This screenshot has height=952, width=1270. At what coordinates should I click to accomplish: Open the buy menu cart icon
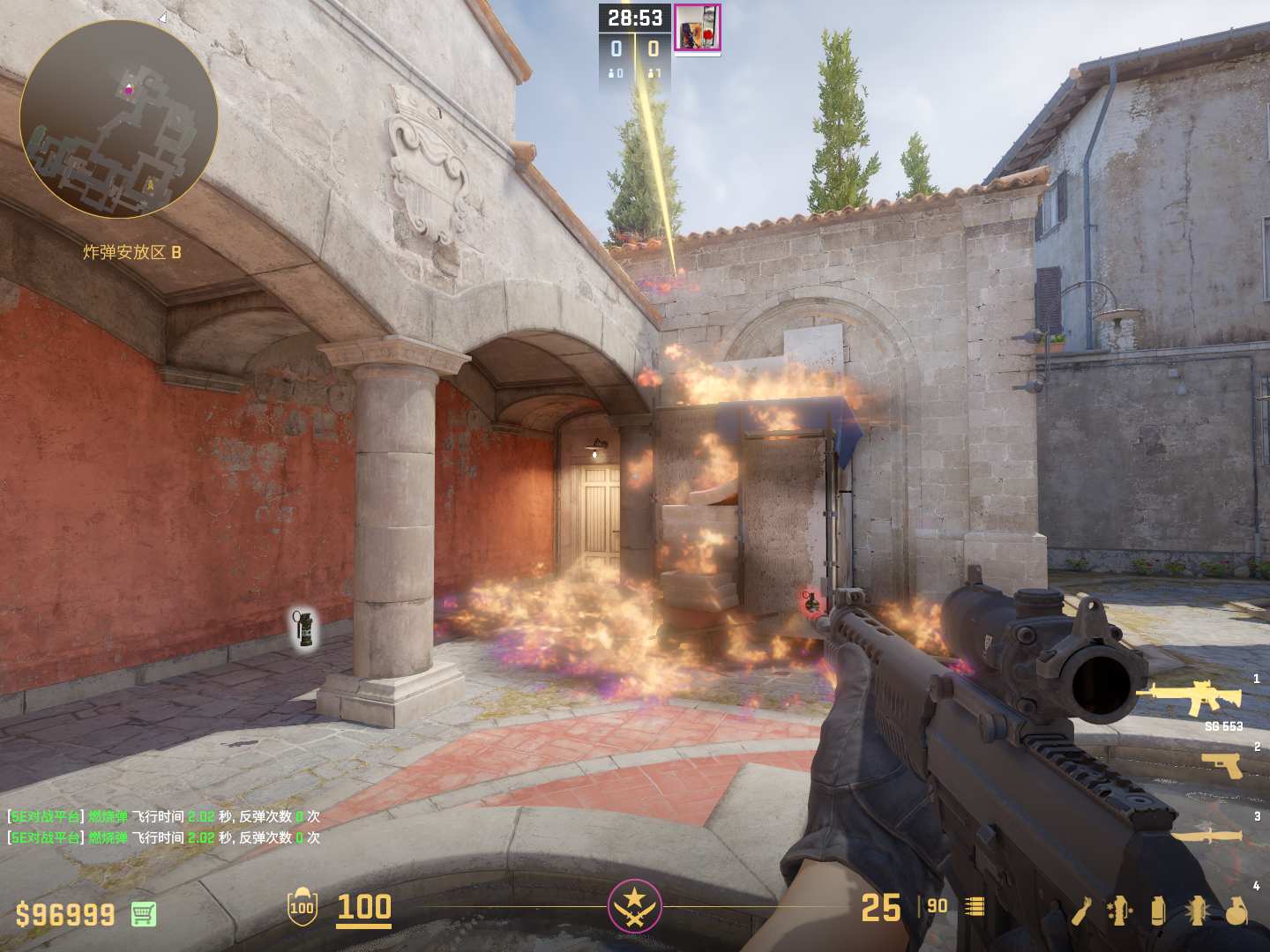pyautogui.click(x=144, y=914)
